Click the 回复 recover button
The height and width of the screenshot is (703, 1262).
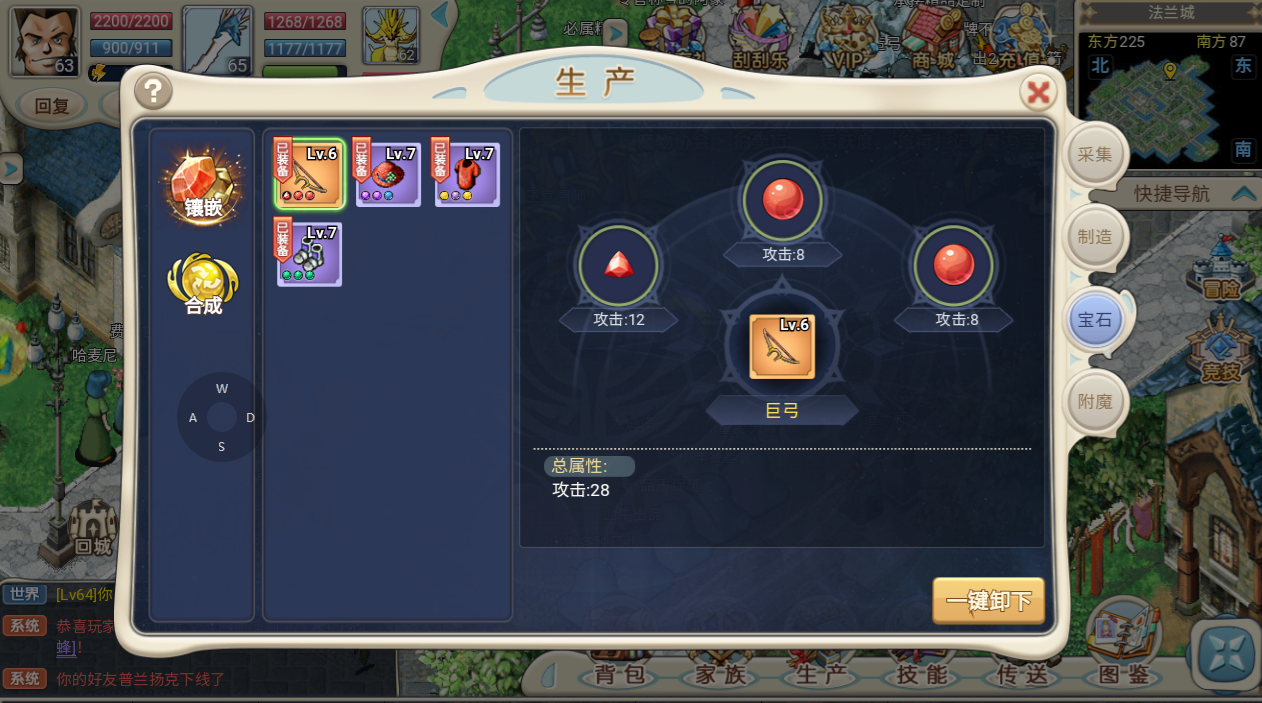pos(52,106)
